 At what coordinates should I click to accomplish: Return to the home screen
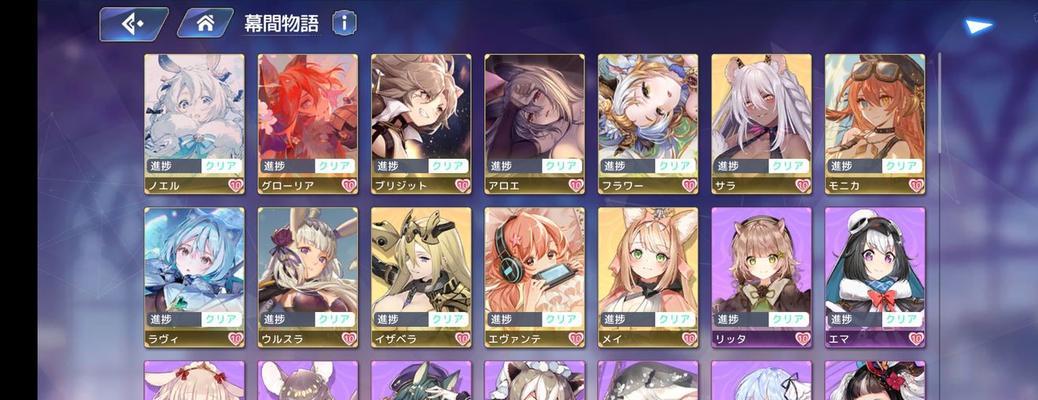[x=205, y=24]
